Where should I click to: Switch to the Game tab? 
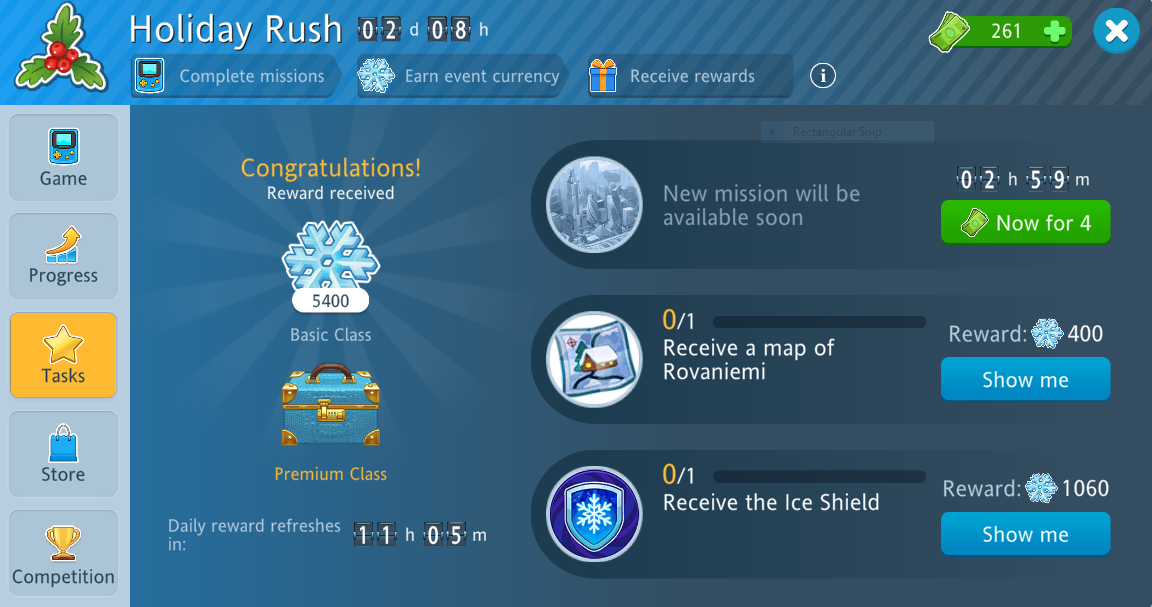[63, 158]
